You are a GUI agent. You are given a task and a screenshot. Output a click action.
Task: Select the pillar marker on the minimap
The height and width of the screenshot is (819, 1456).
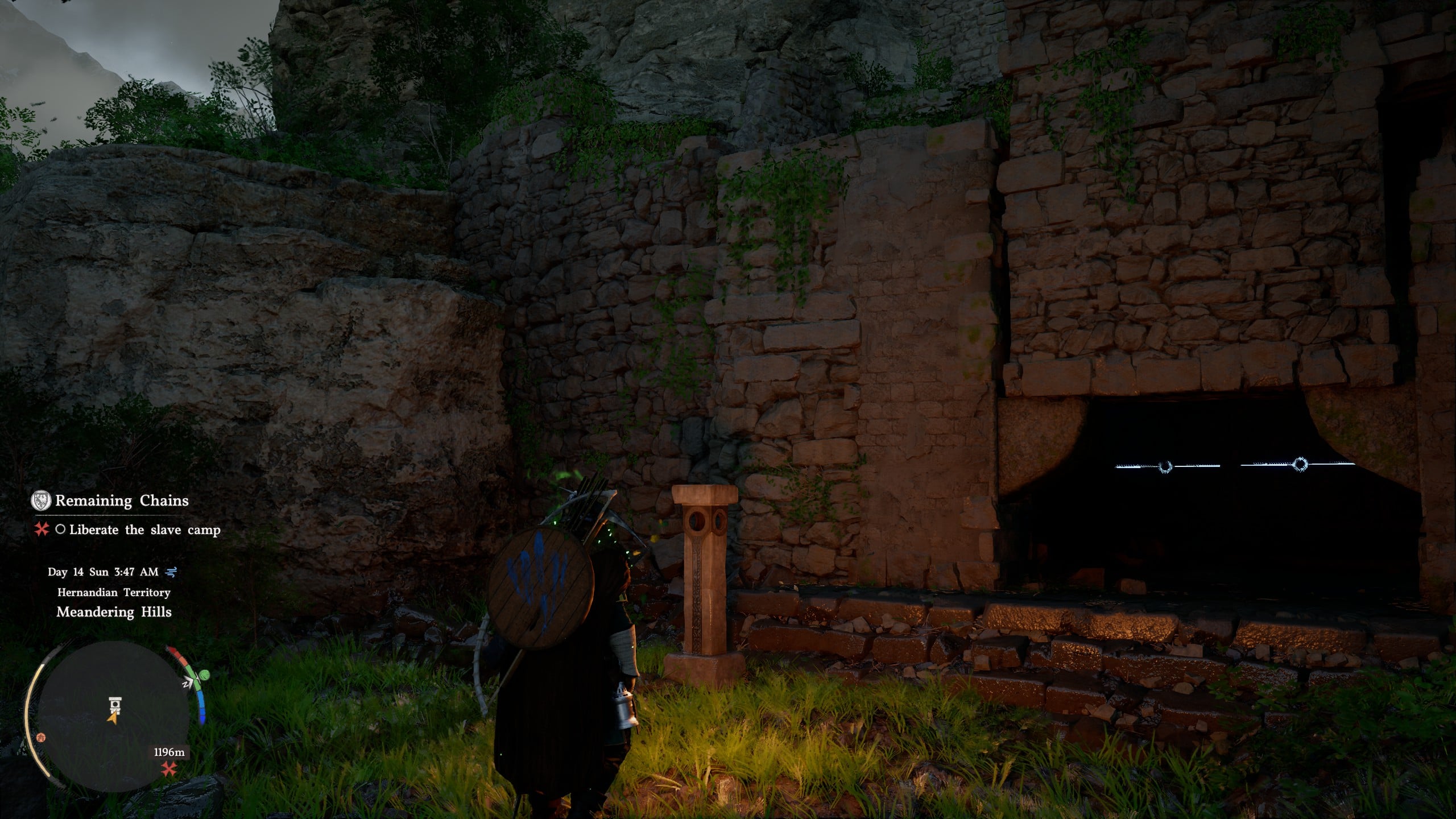[115, 705]
